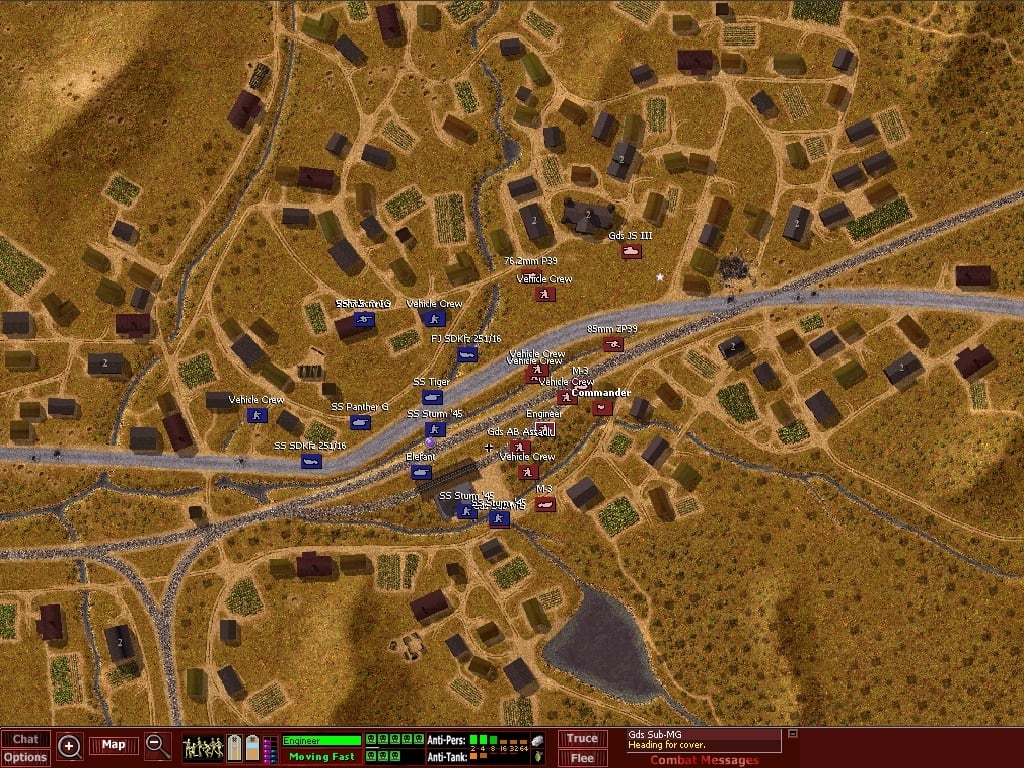Zoom in with the plus magnifier
This screenshot has height=768, width=1024.
tap(70, 745)
